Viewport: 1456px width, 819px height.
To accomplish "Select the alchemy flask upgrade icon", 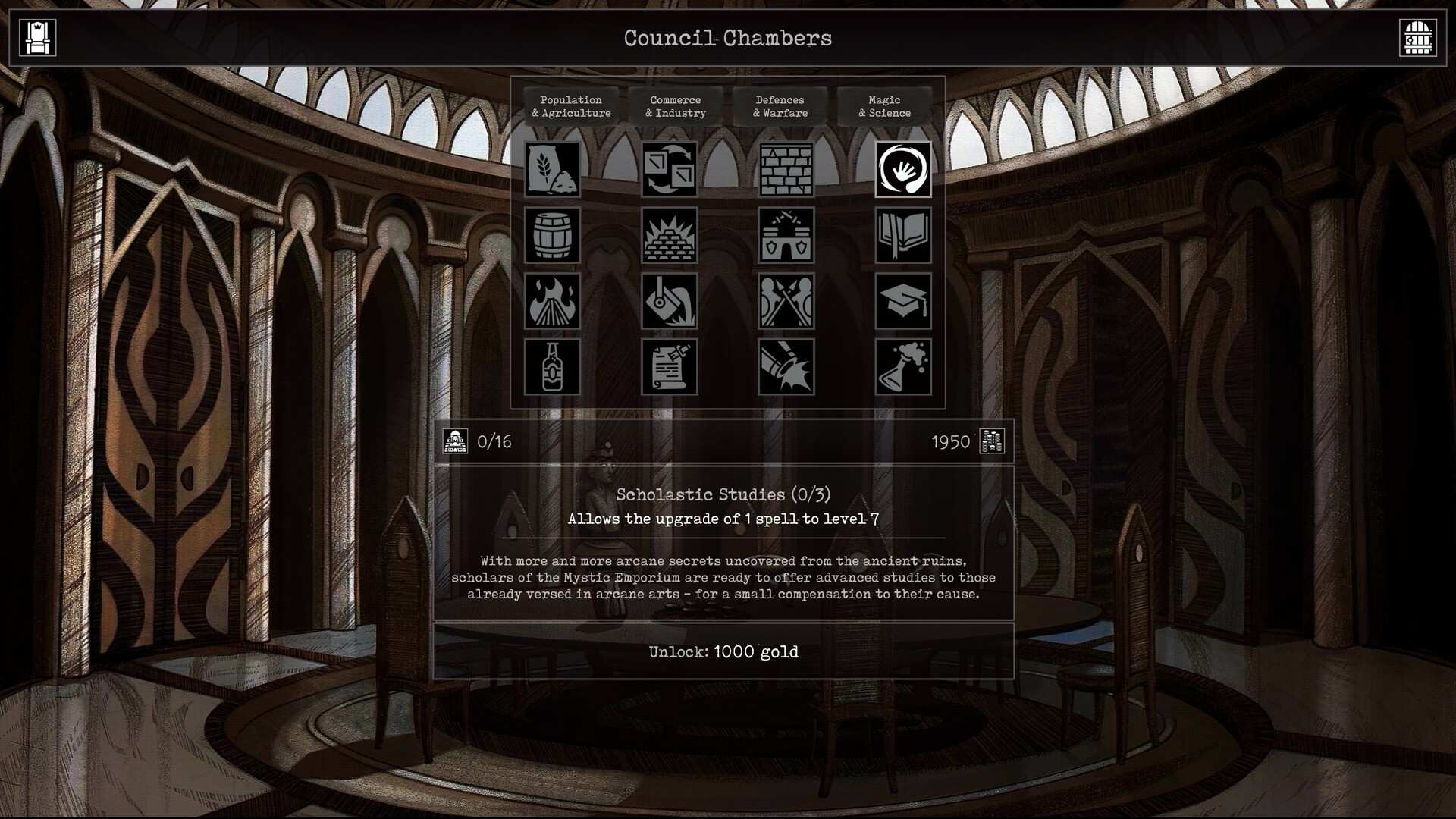I will 902,369.
